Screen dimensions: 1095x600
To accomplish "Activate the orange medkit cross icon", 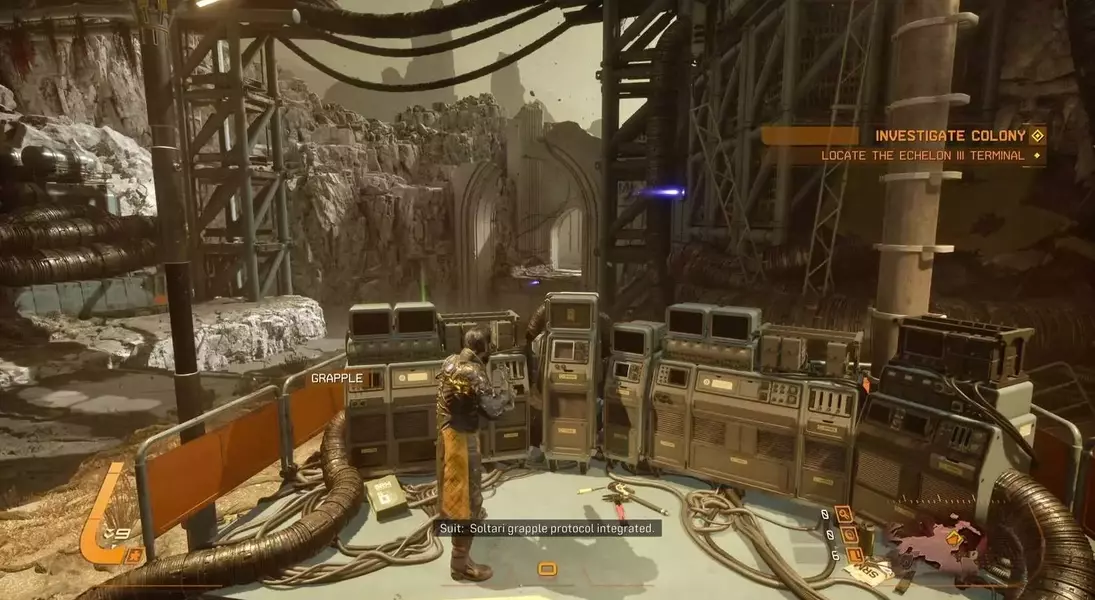I will point(133,554).
